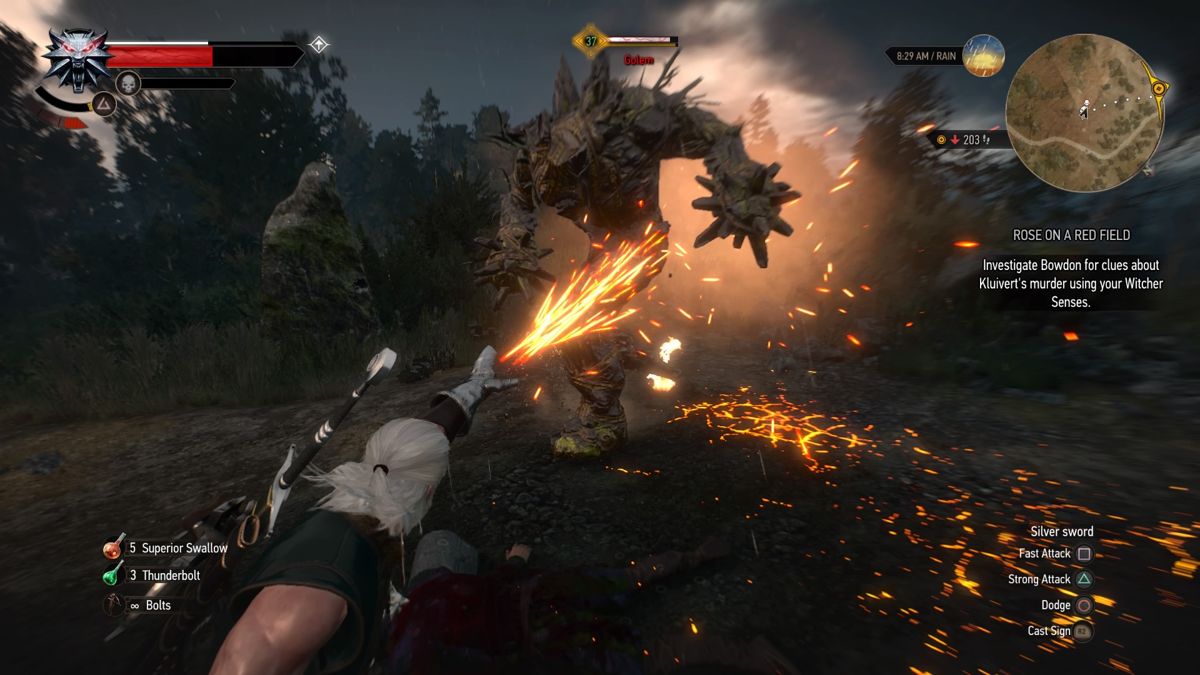Select the Superior Swallow potion slot
The image size is (1200, 675).
pyautogui.click(x=114, y=548)
